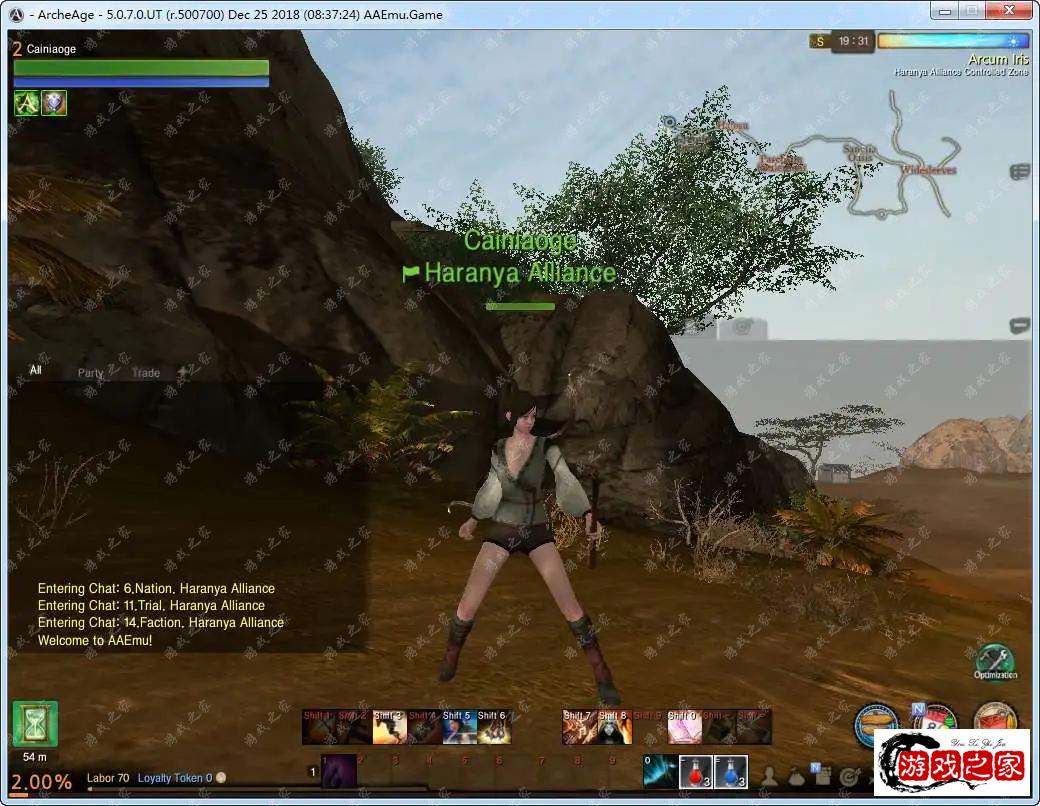
Task: Activate the Shift 5 hotbar skill
Action: (x=459, y=727)
